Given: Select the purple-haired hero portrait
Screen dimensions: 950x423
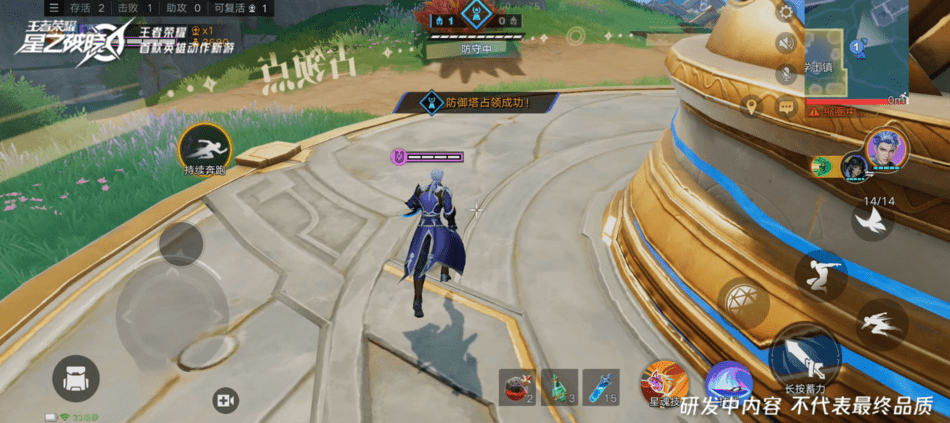Looking at the screenshot, I should tap(885, 150).
